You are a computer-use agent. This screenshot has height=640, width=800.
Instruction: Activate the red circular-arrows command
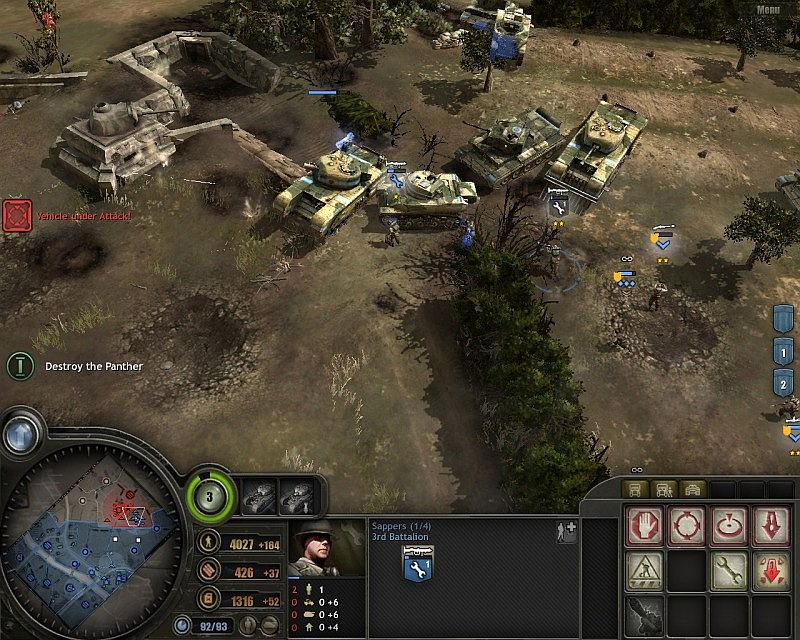tap(687, 526)
